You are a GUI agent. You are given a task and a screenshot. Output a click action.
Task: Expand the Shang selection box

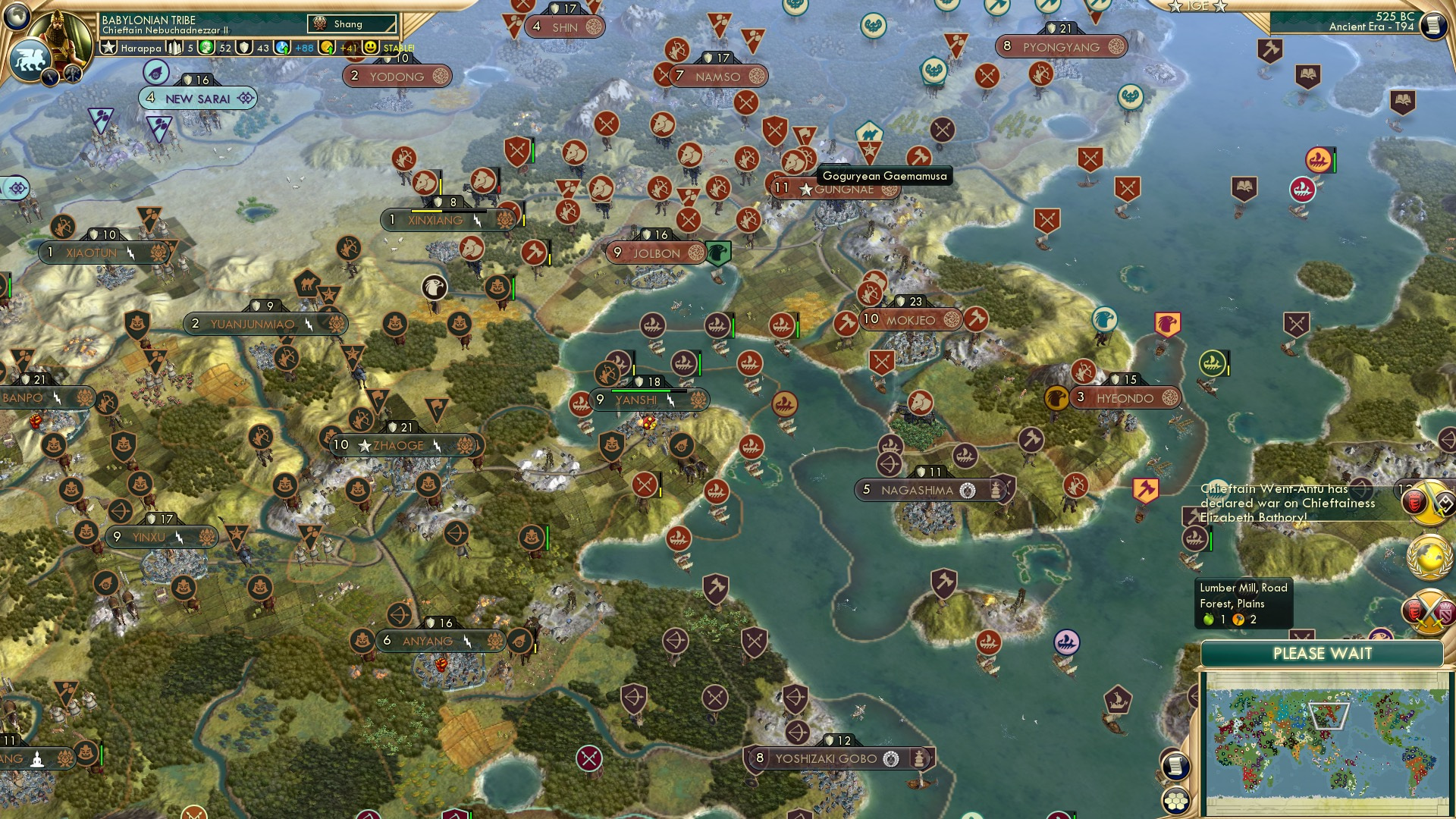pyautogui.click(x=350, y=24)
